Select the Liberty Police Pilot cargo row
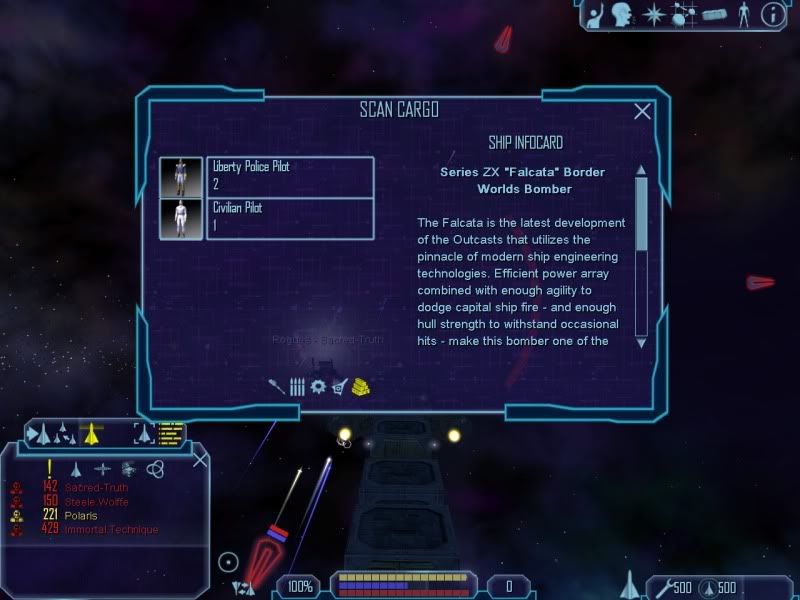The width and height of the screenshot is (800, 600). pos(290,176)
